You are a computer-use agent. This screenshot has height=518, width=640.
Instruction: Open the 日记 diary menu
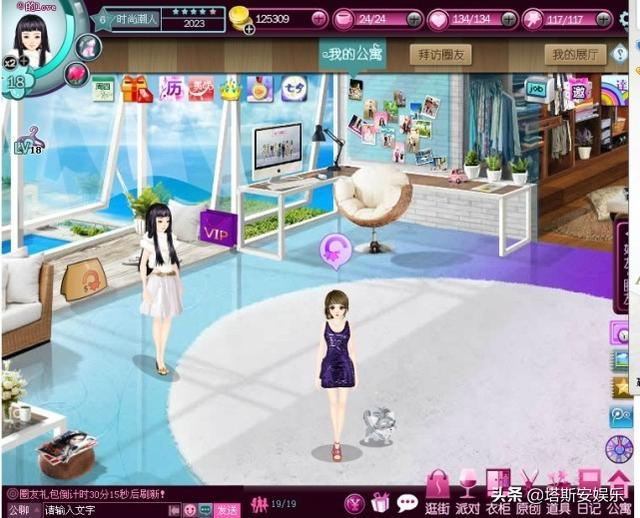pos(589,492)
